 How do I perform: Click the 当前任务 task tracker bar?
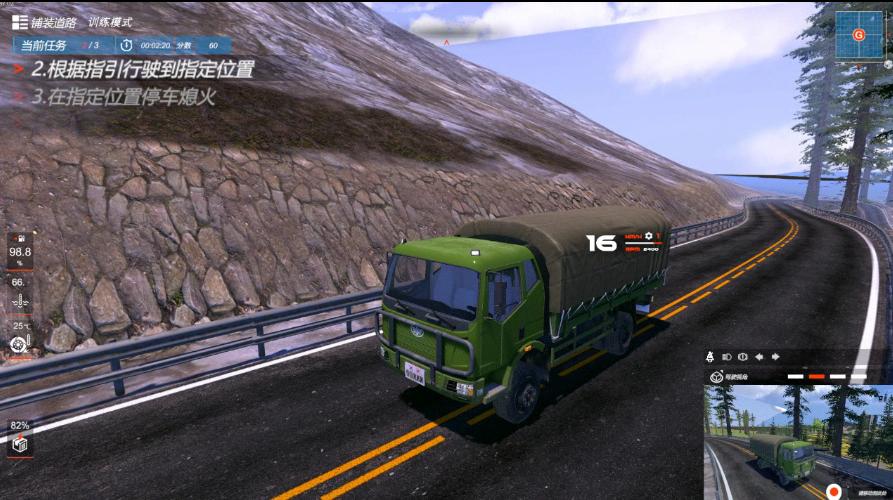coord(122,45)
